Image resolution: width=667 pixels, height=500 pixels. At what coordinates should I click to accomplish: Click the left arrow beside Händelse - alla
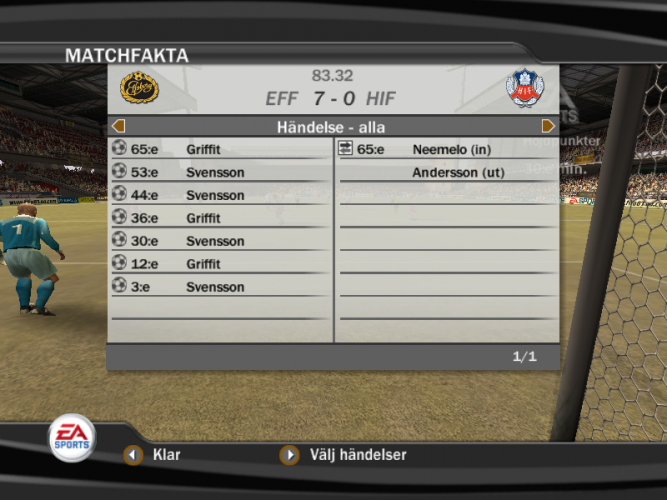point(118,126)
